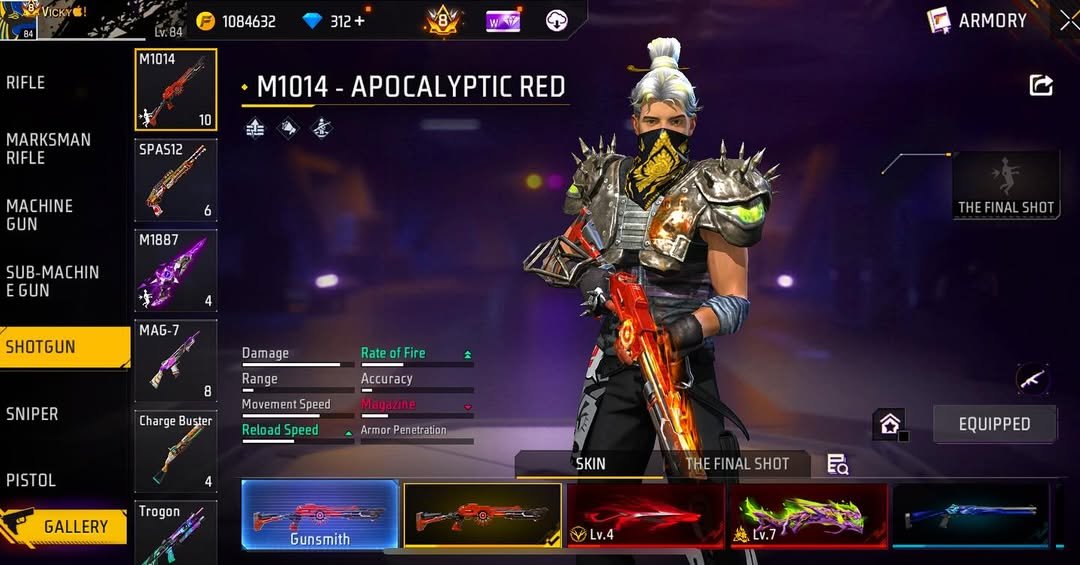Open the Gunsmith skin customization
This screenshot has height=565, width=1080.
click(320, 516)
